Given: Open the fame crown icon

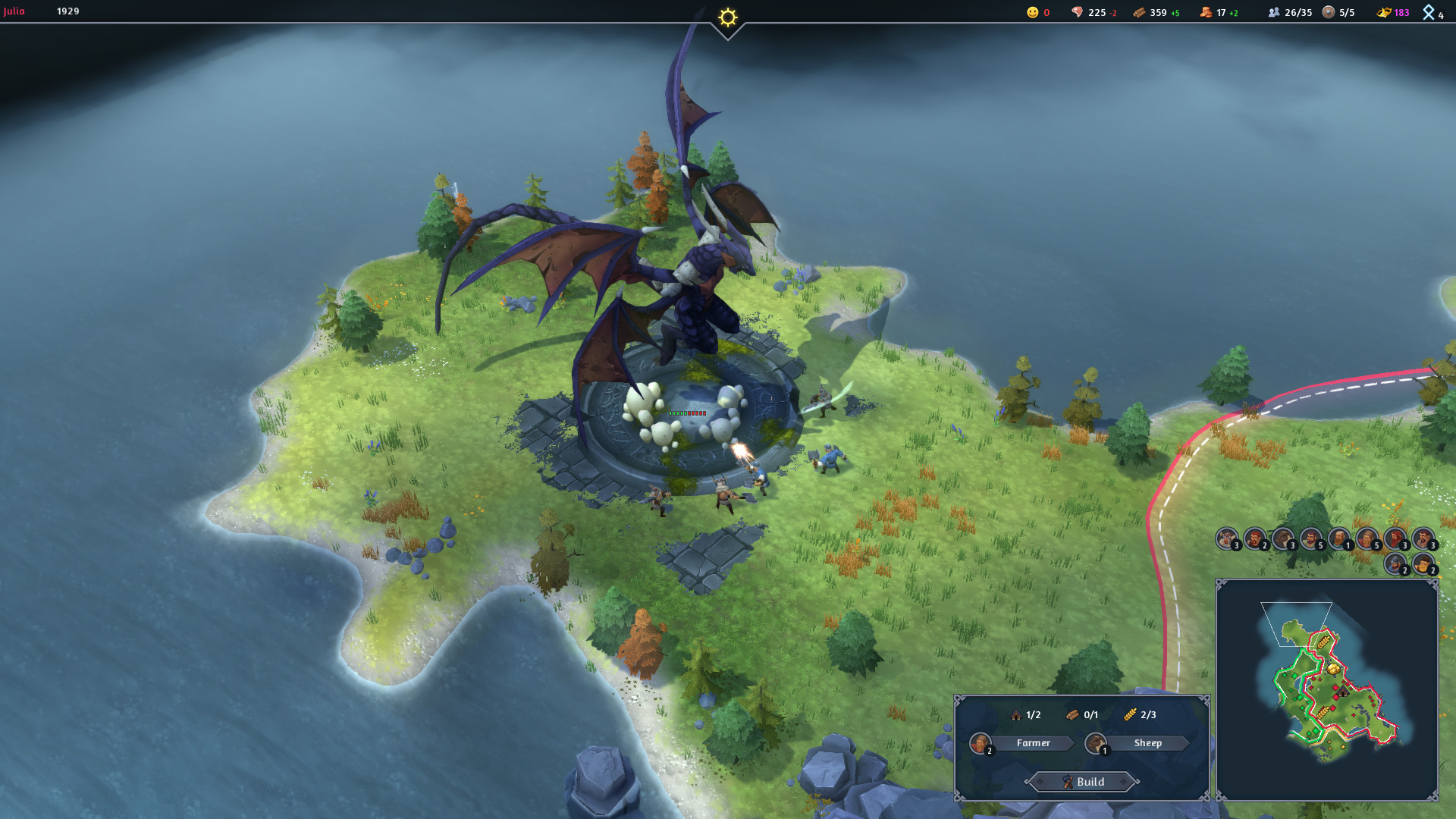Looking at the screenshot, I should tap(1384, 12).
